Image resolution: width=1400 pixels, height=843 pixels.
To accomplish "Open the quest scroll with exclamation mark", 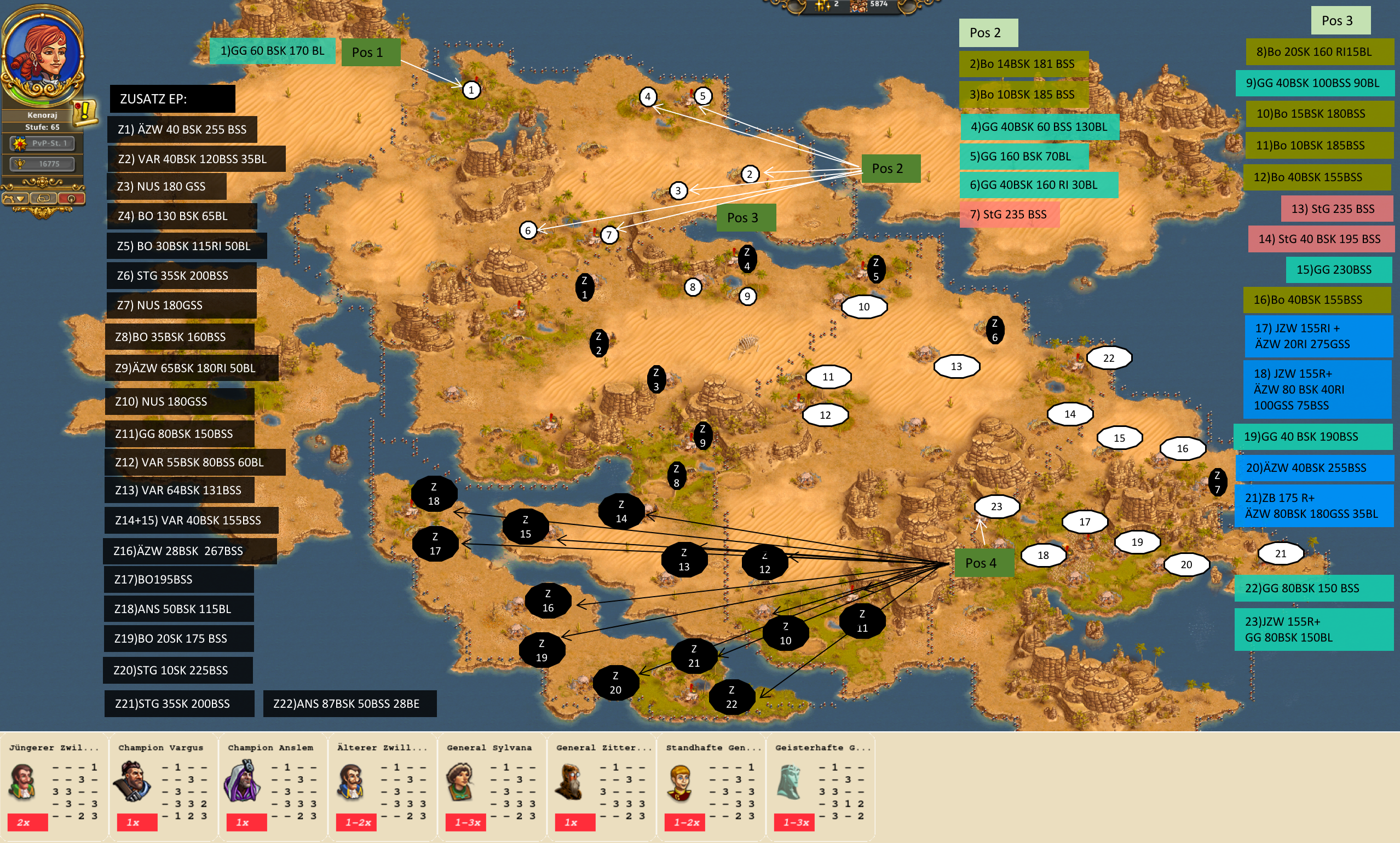I will 85,112.
